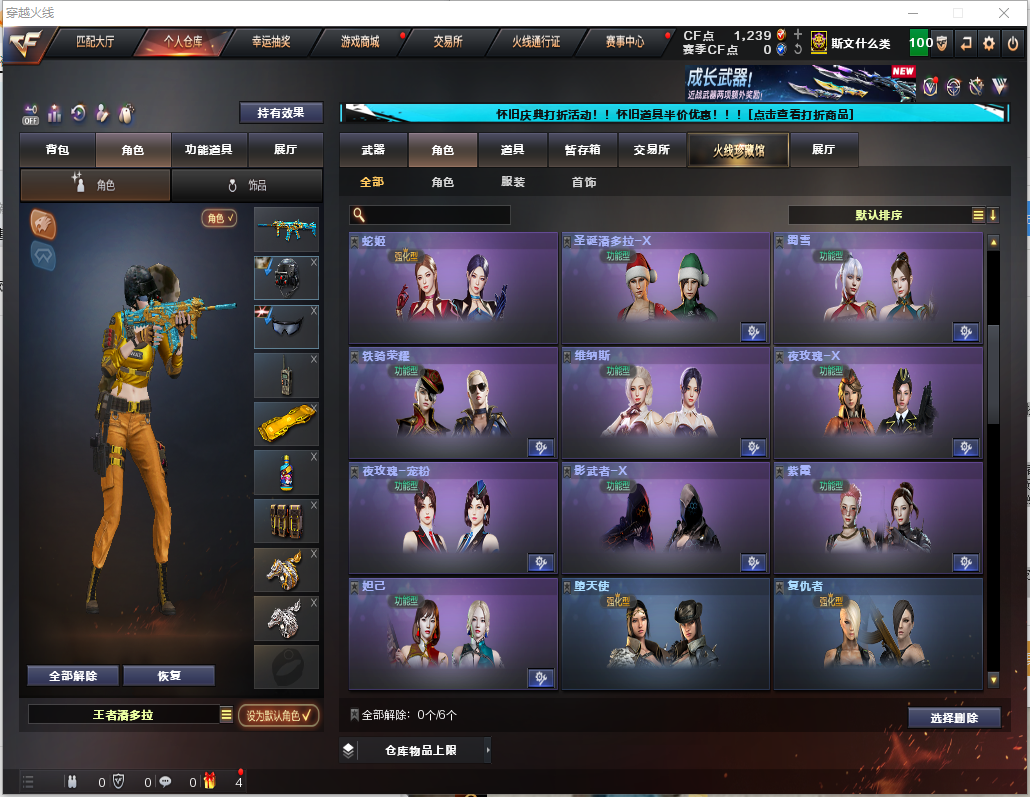Choose the 影武者-X character card
Image resolution: width=1030 pixels, height=797 pixels.
tap(664, 517)
